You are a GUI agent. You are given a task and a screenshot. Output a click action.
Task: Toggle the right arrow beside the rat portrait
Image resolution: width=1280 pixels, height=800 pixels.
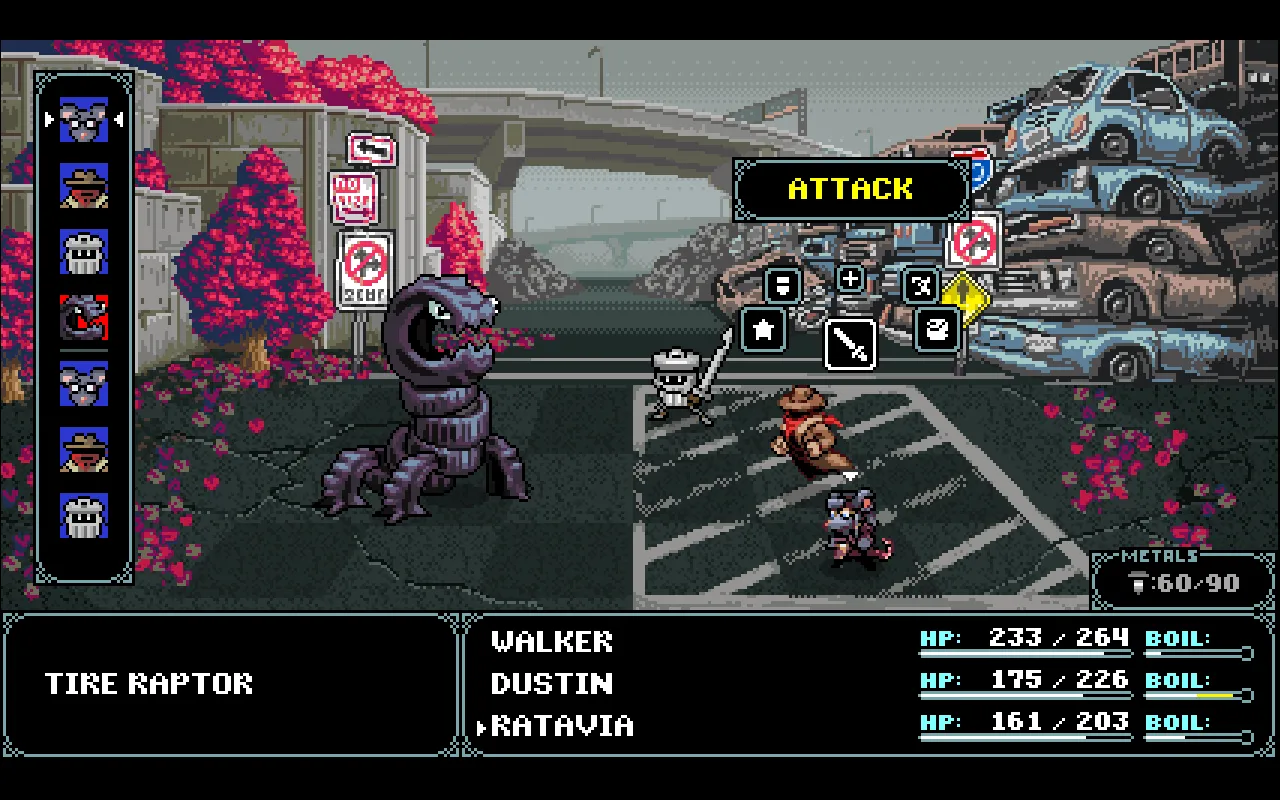(118, 118)
